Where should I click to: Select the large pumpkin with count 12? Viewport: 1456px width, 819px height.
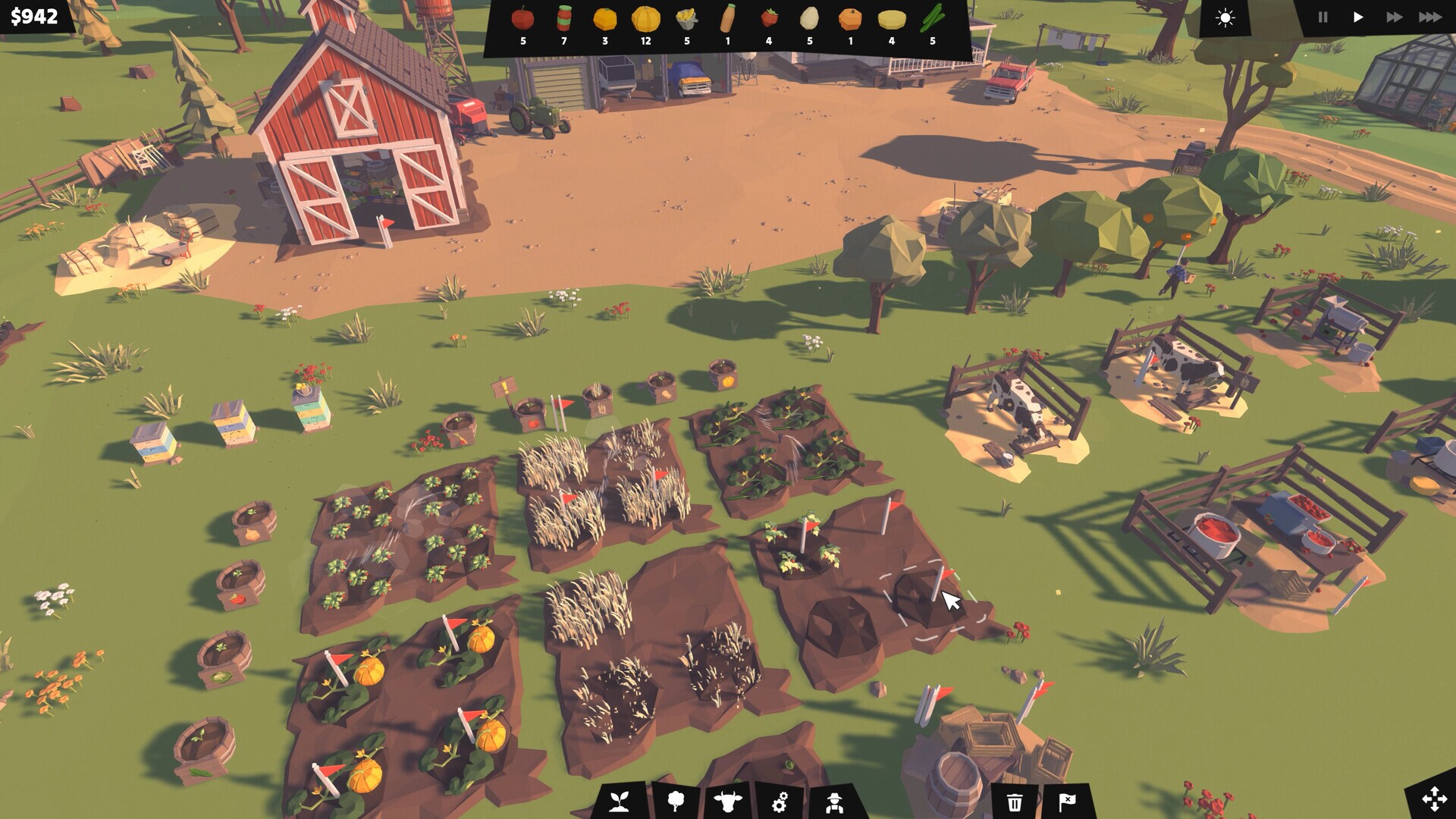tap(645, 18)
